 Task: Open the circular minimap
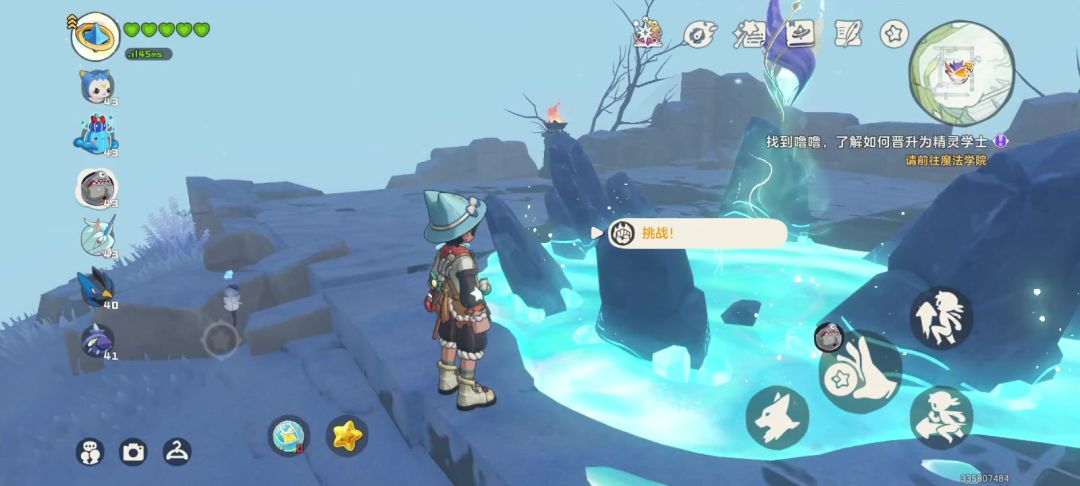961,71
